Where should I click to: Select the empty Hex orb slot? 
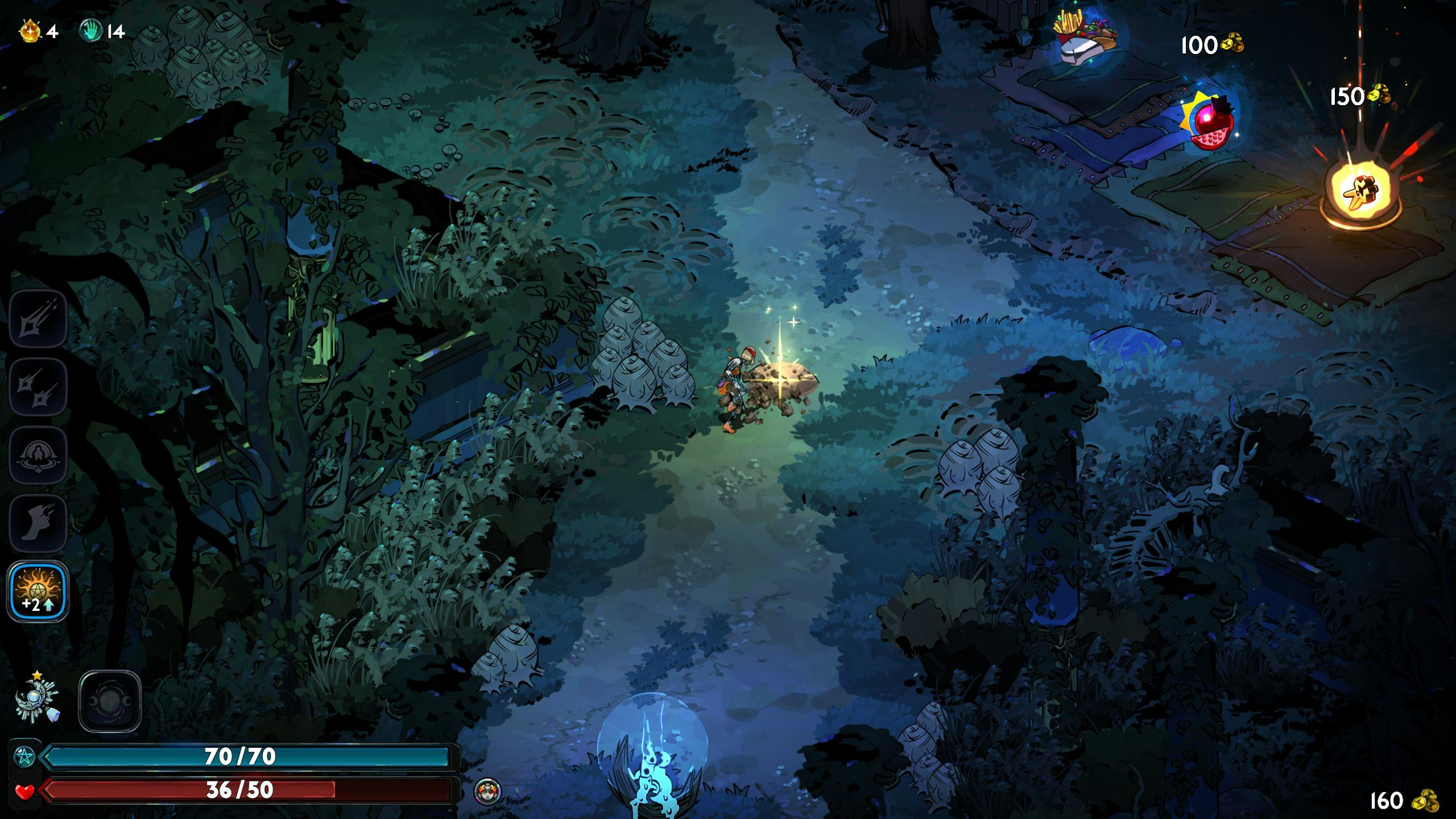(x=109, y=701)
